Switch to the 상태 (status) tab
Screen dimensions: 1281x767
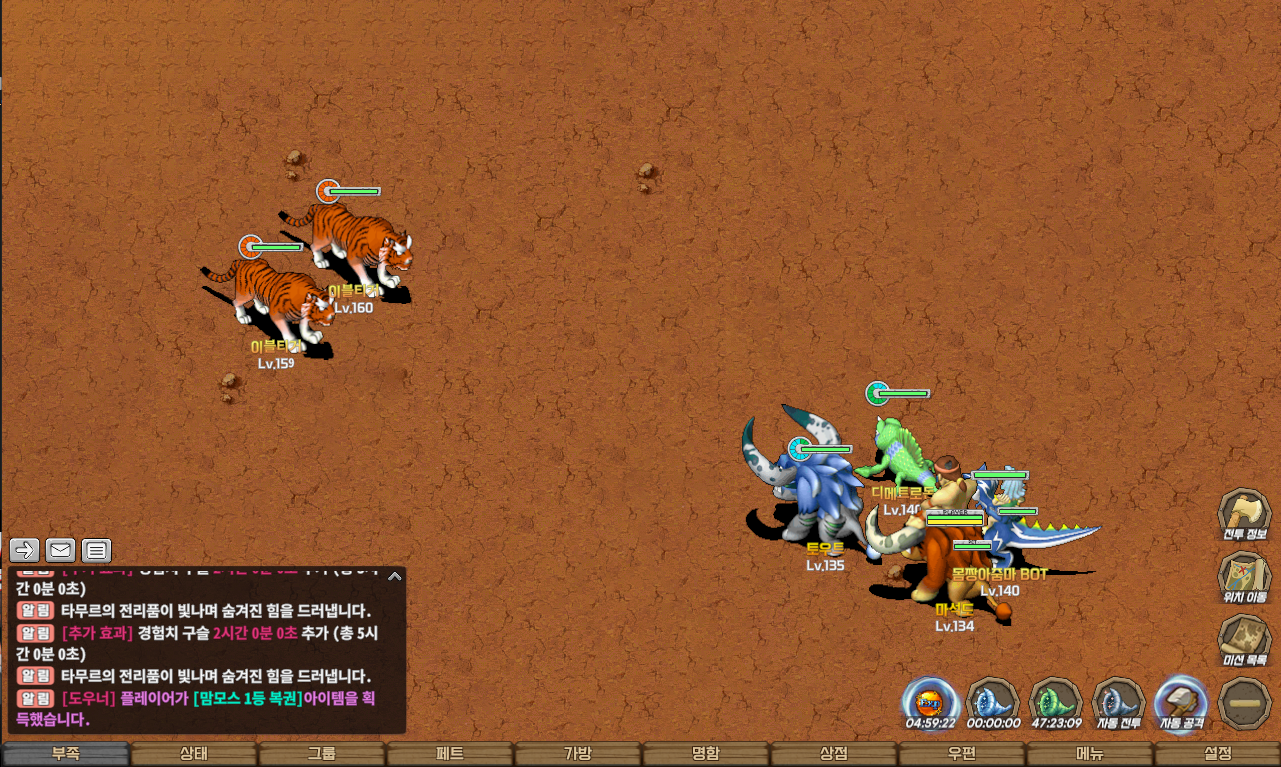(194, 754)
